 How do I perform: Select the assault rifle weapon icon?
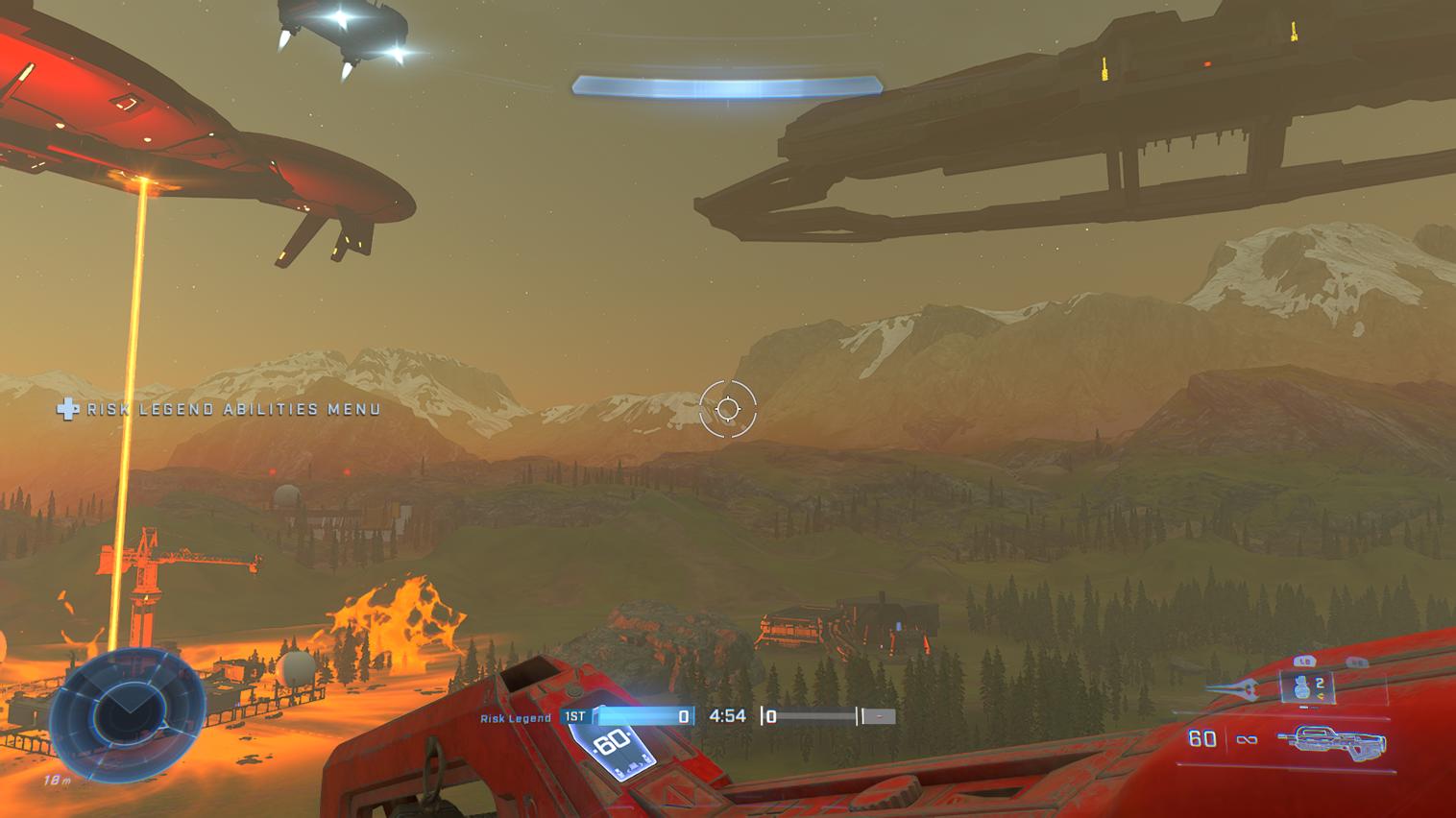[1331, 740]
